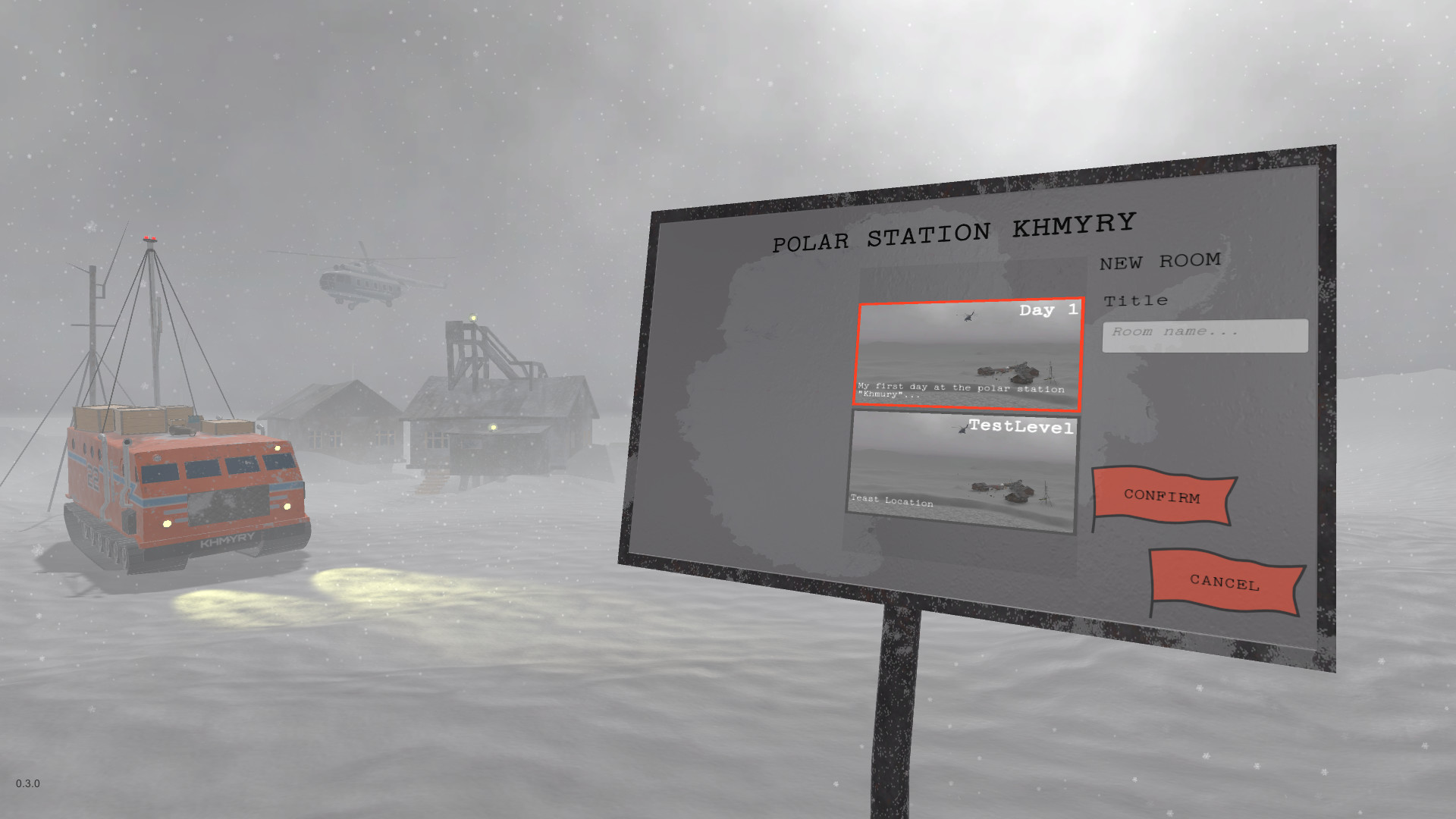Click the POLAR STATION KHMYRY title
Viewport: 1456px width, 819px height.
tap(952, 231)
